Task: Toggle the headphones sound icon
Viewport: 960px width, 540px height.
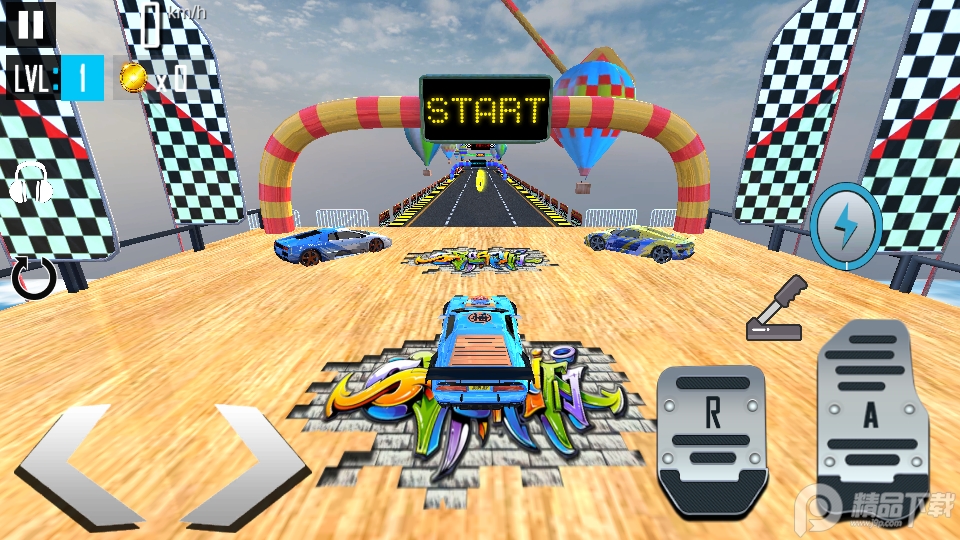Action: click(31, 183)
